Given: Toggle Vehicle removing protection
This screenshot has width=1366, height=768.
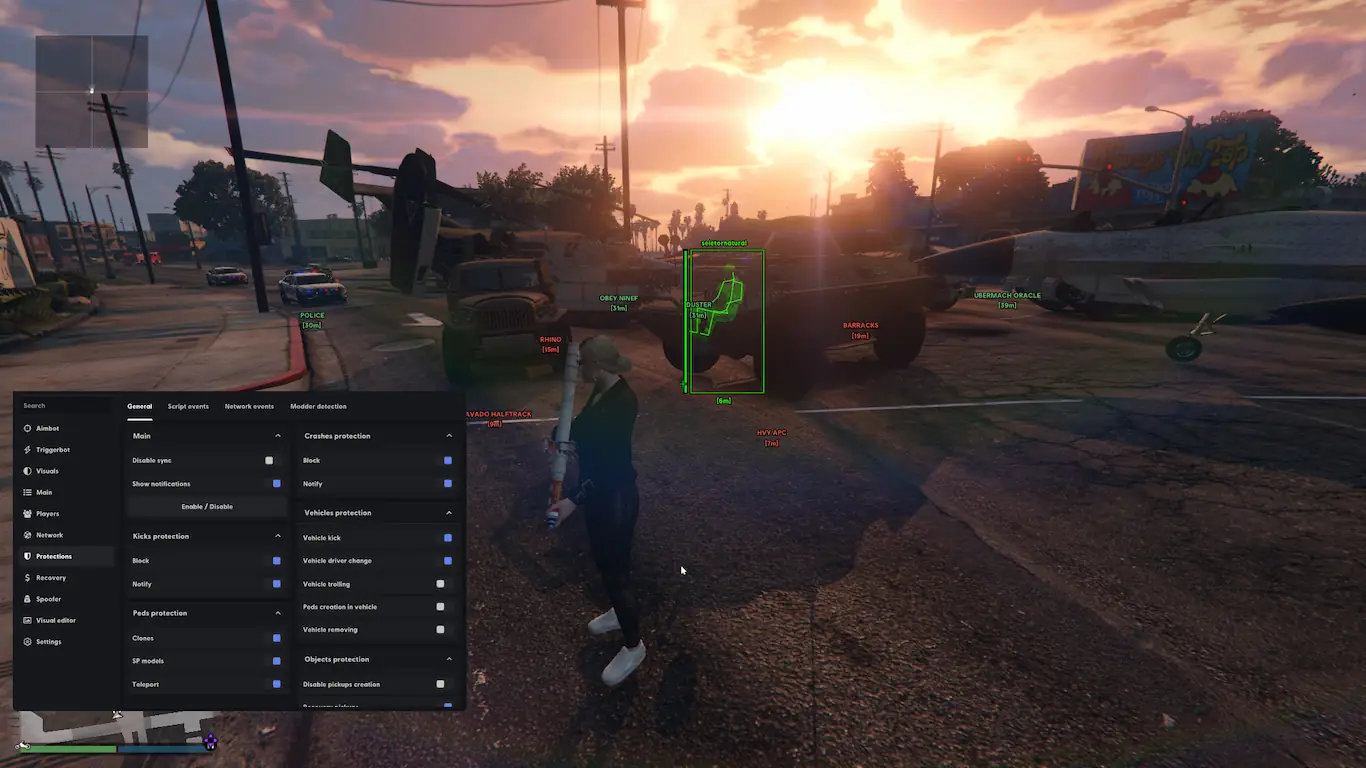Looking at the screenshot, I should [440, 630].
